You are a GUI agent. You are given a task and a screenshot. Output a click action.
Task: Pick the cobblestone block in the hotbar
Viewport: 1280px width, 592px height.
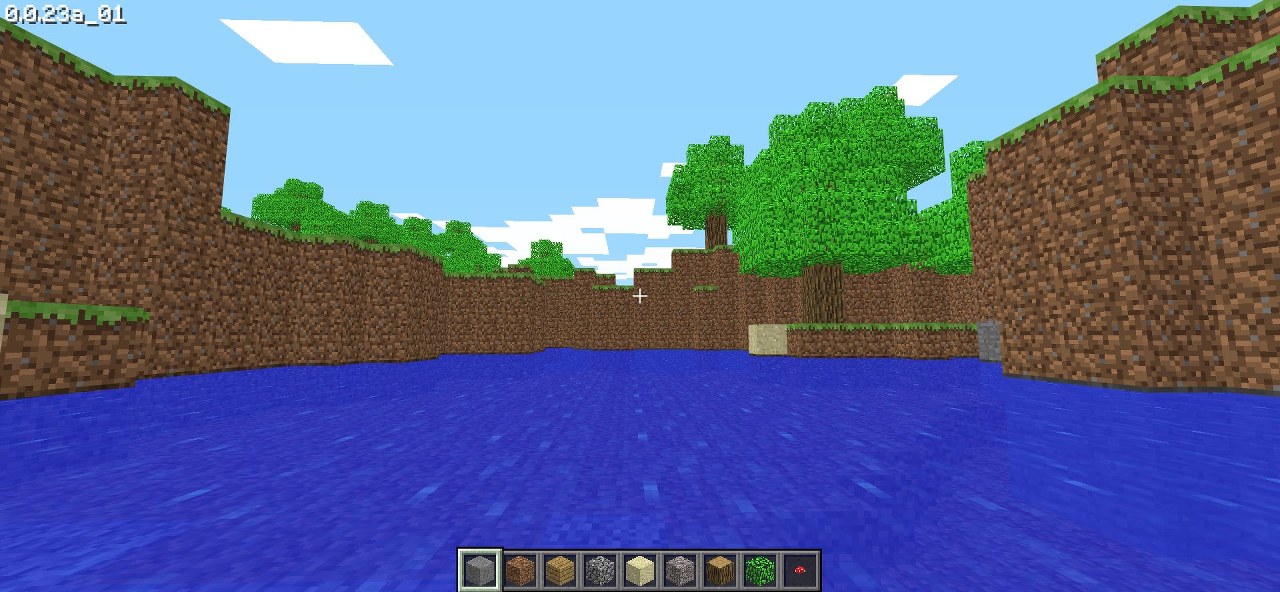tap(600, 571)
